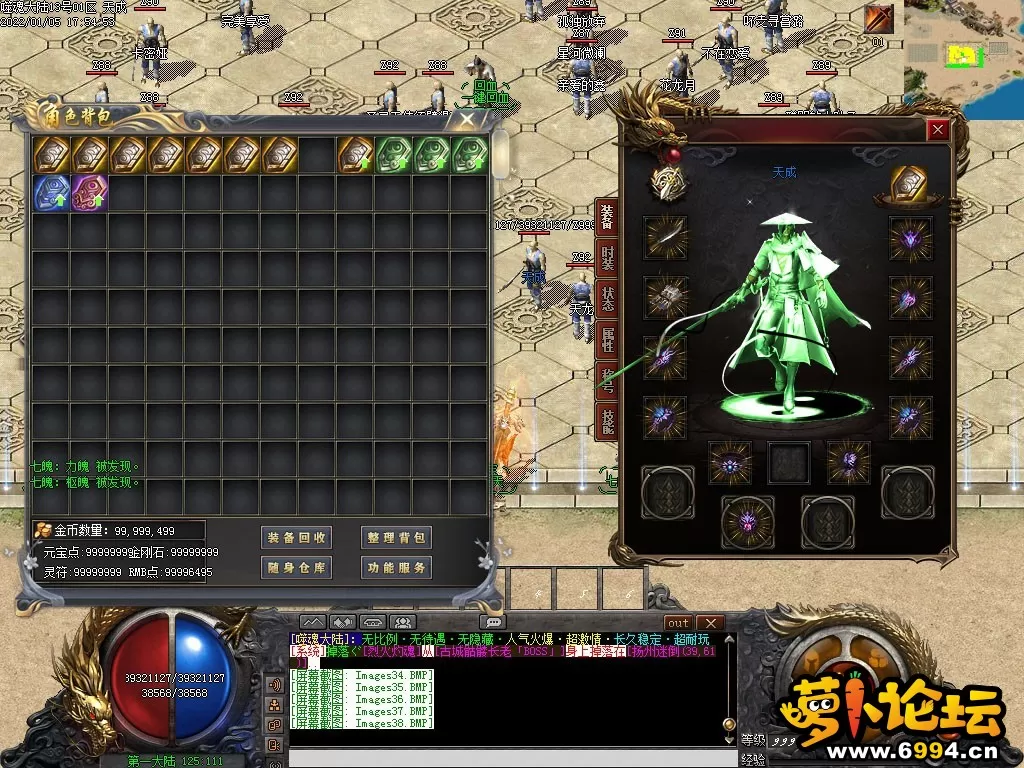The width and height of the screenshot is (1024, 768).
Task: Select the equipped sword weapon slot
Action: 665,237
